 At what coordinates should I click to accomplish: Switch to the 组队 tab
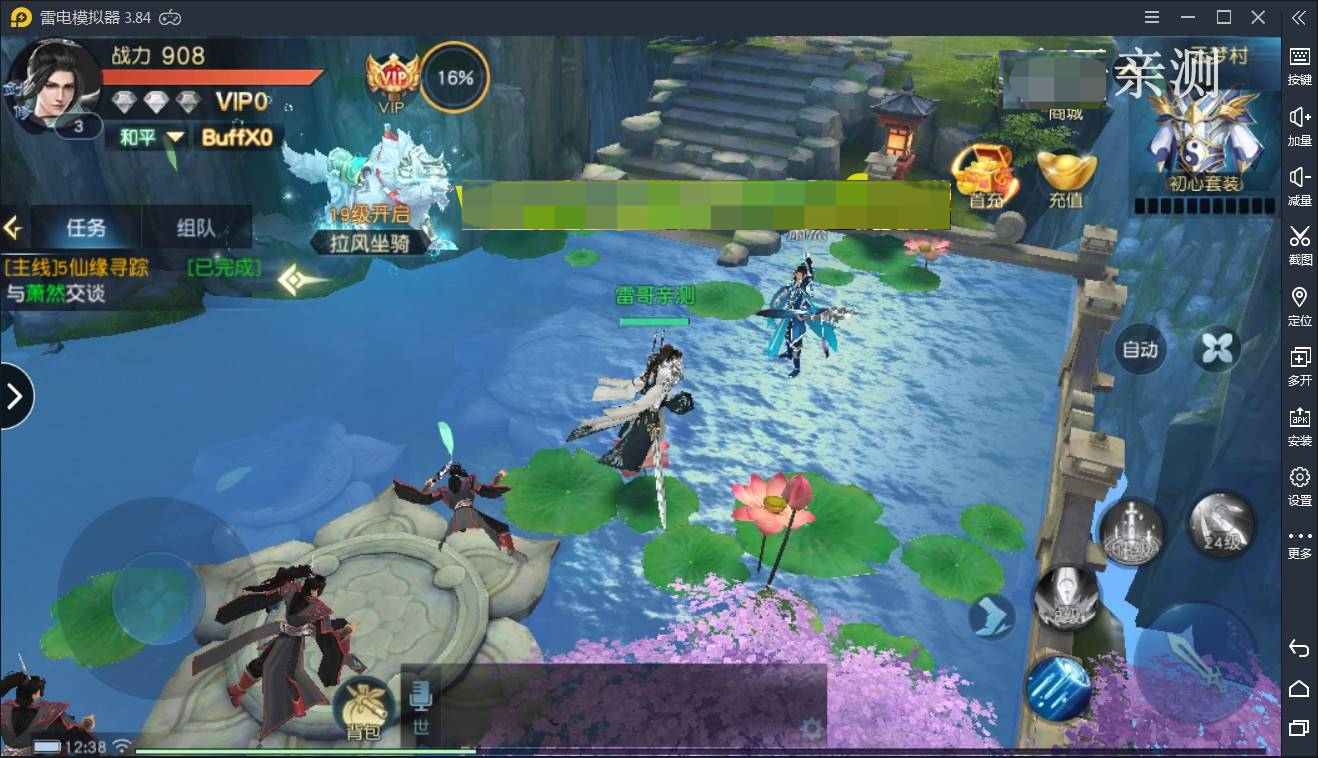click(196, 228)
